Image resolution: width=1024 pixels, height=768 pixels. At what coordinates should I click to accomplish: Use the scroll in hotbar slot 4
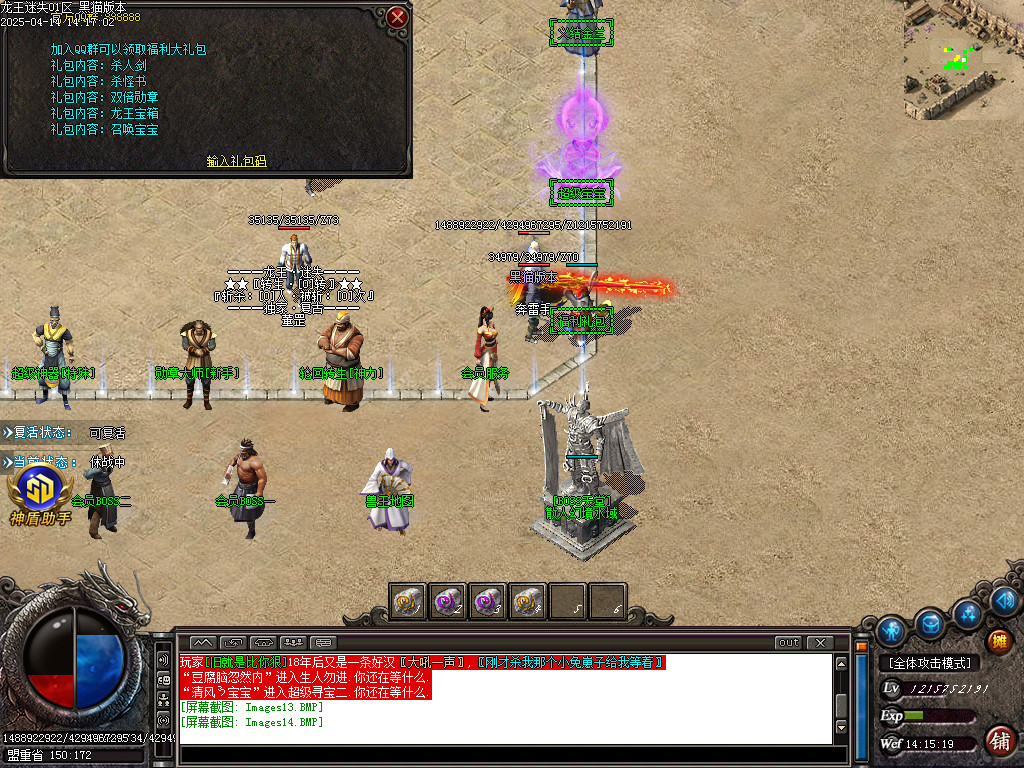(527, 601)
